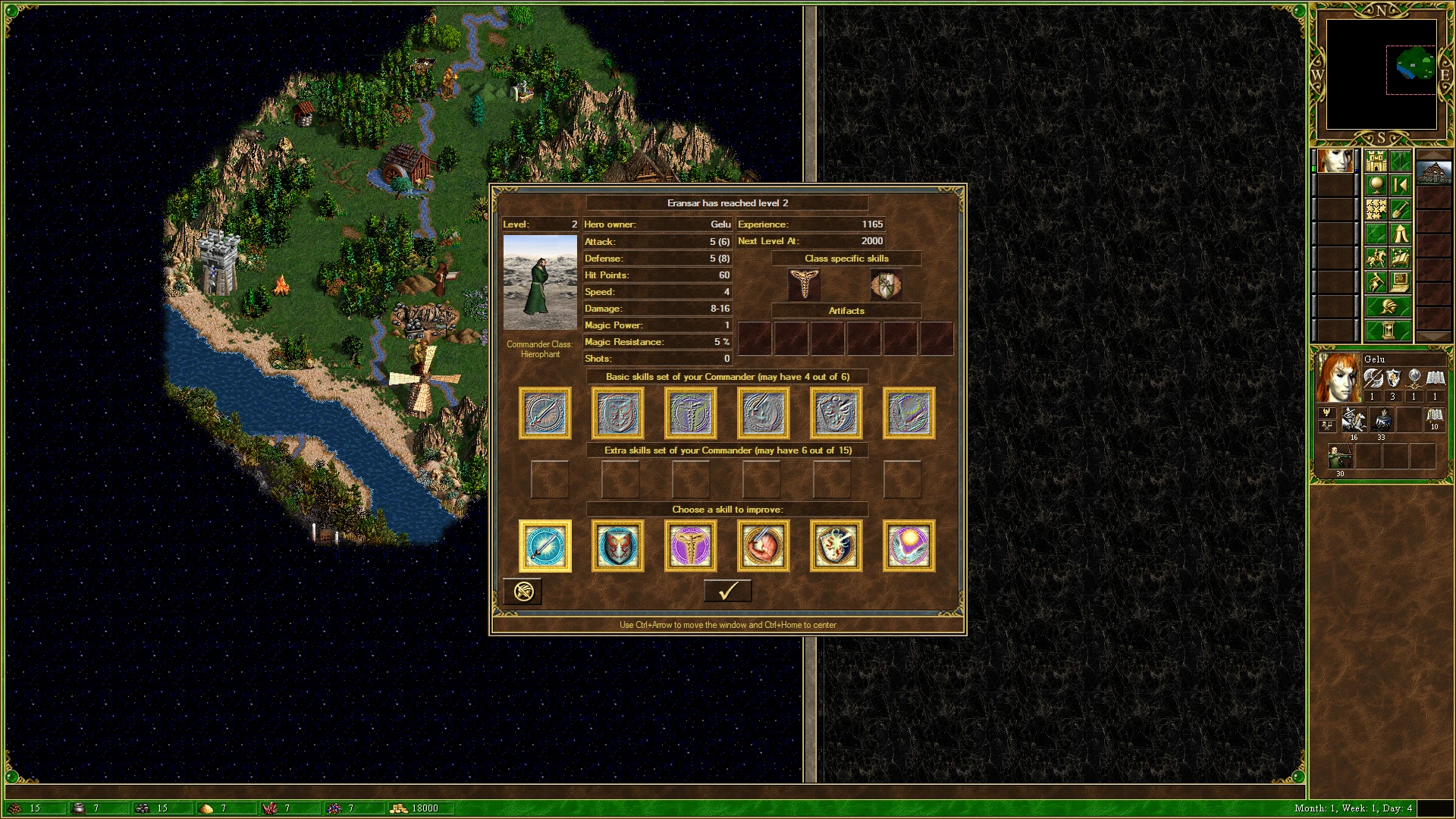Viewport: 1456px width, 819px height.
Task: View the world map via globe icon
Action: [1376, 183]
